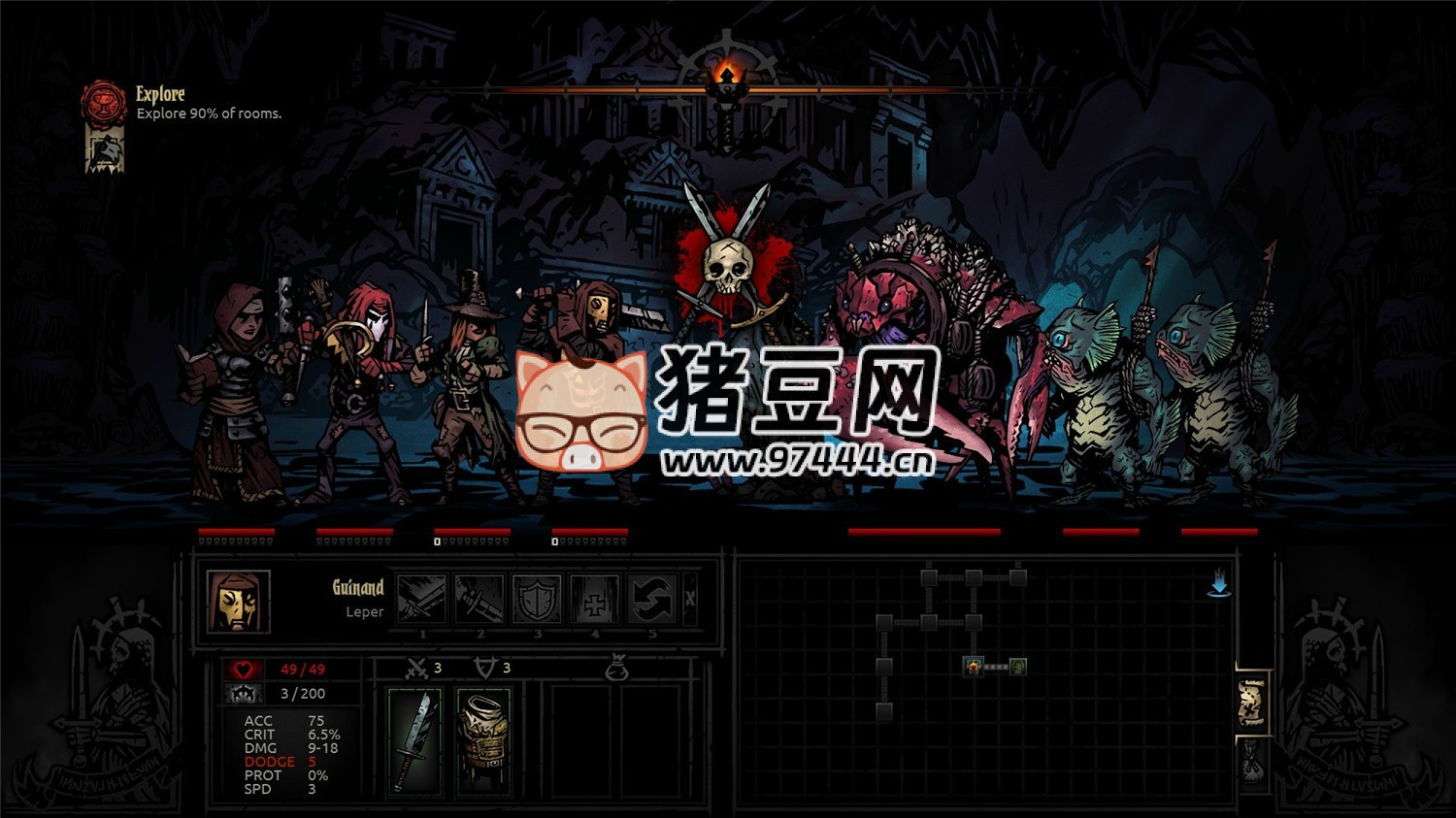This screenshot has width=1456, height=818.
Task: Use the Solemnity cross skill icon
Action: pos(594,600)
